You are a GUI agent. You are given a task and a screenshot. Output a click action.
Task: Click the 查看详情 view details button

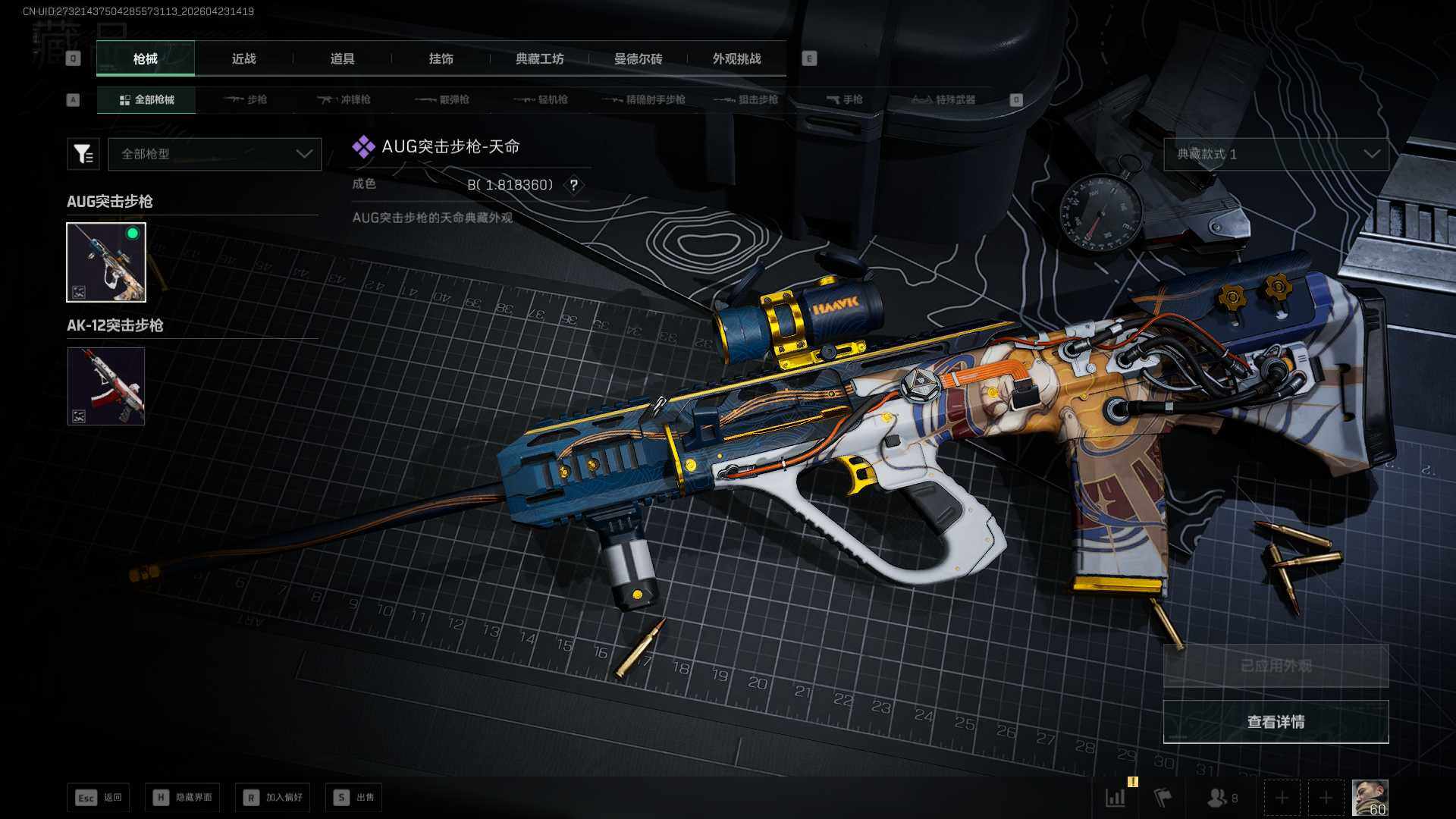coord(1276,722)
